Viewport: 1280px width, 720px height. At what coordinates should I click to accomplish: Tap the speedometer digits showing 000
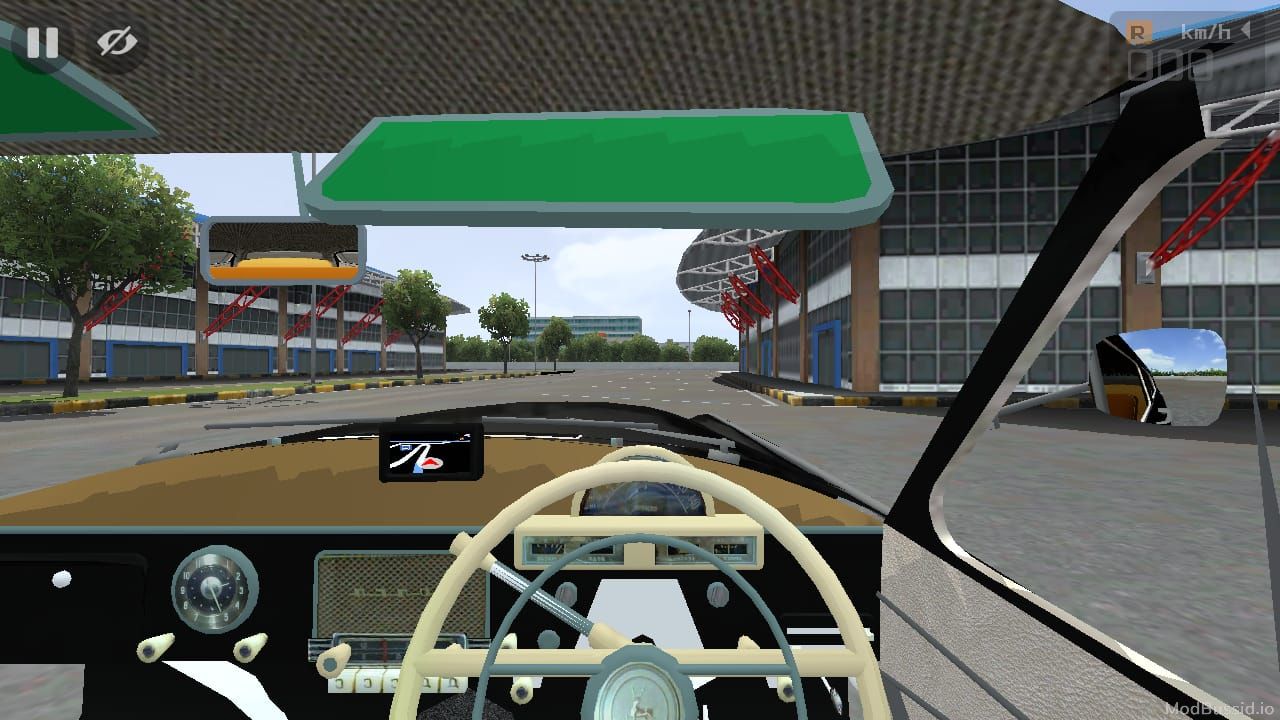point(1170,65)
